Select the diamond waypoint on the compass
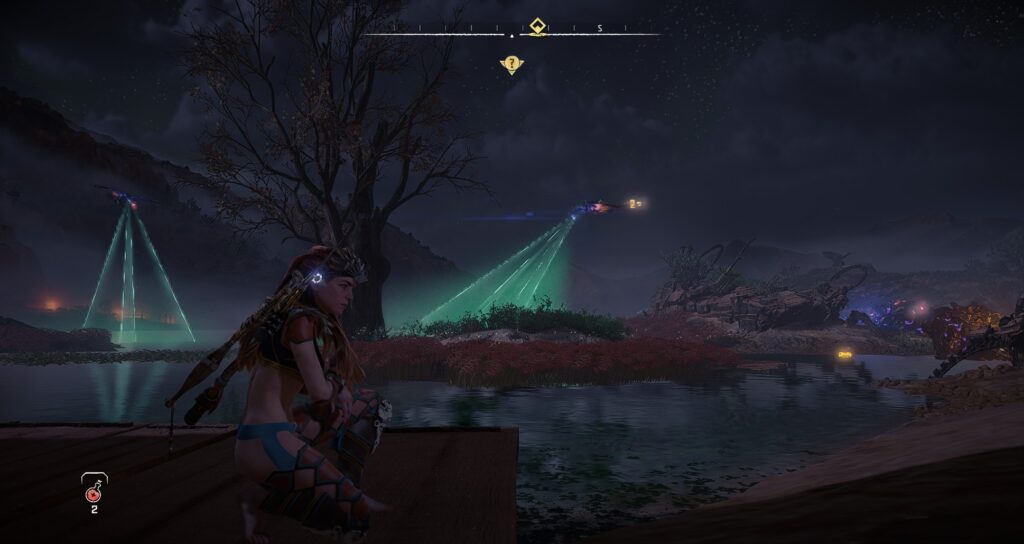1024x544 pixels. pos(538,26)
